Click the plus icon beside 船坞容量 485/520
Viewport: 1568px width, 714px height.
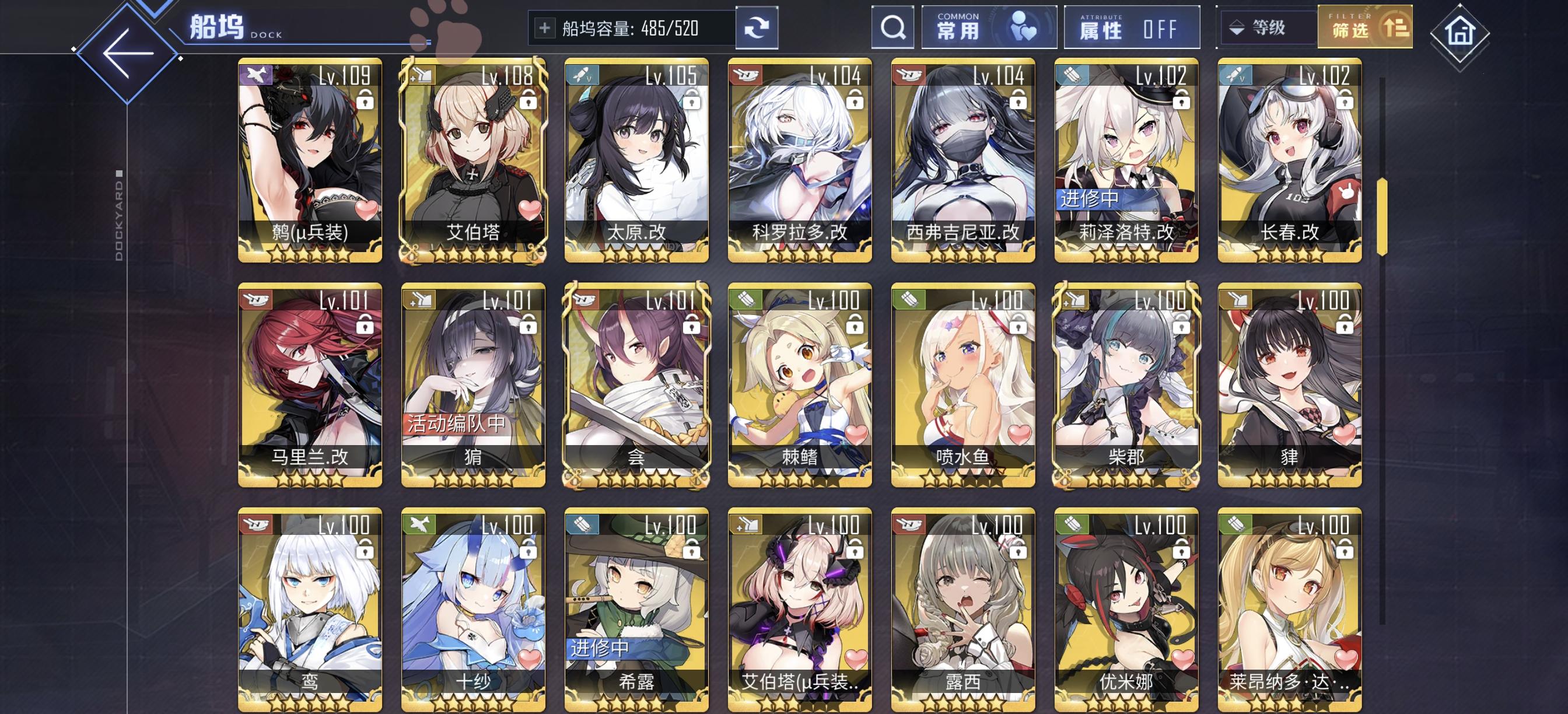point(546,27)
